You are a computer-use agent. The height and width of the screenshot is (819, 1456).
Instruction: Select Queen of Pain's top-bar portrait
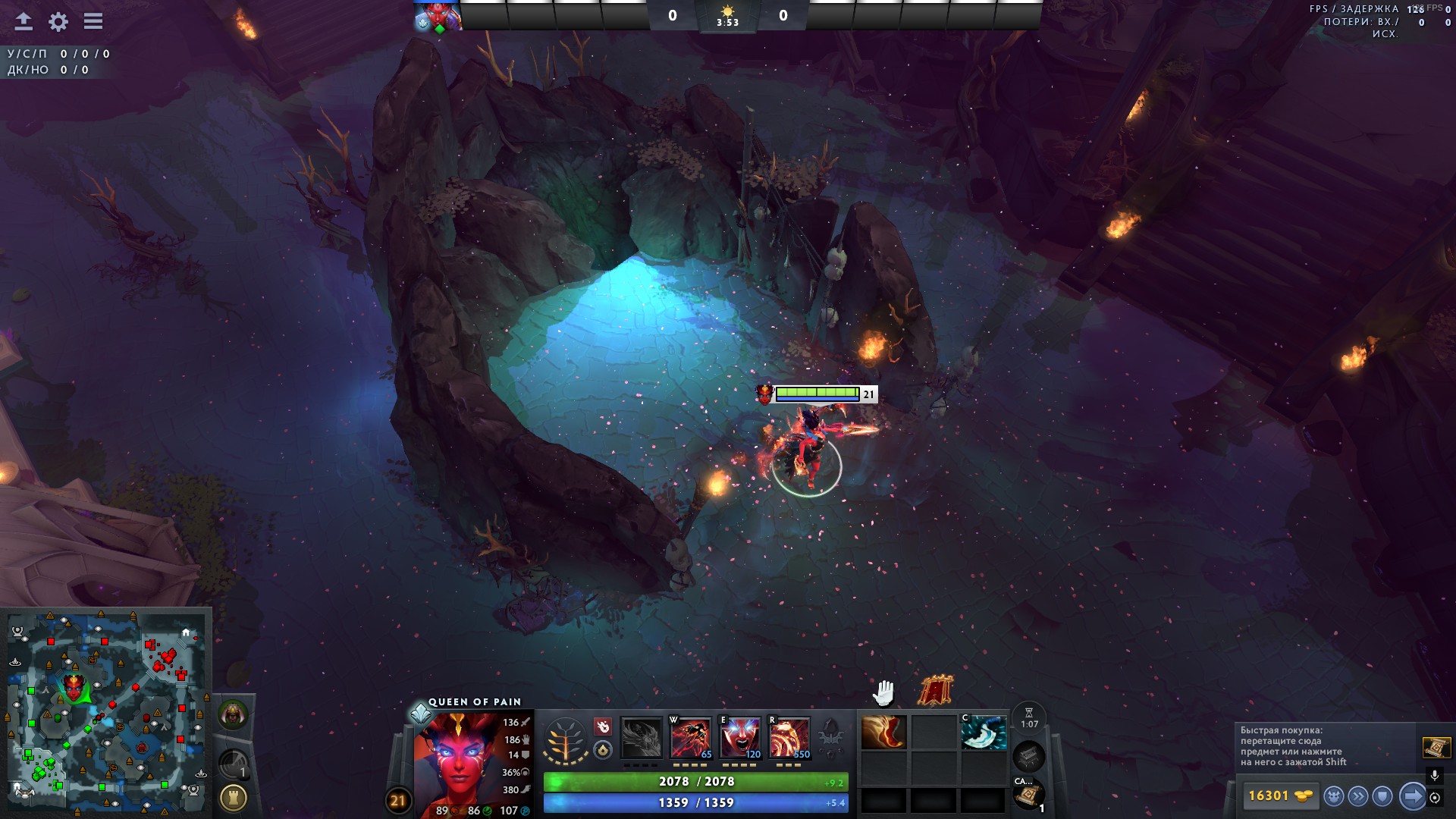pyautogui.click(x=438, y=16)
